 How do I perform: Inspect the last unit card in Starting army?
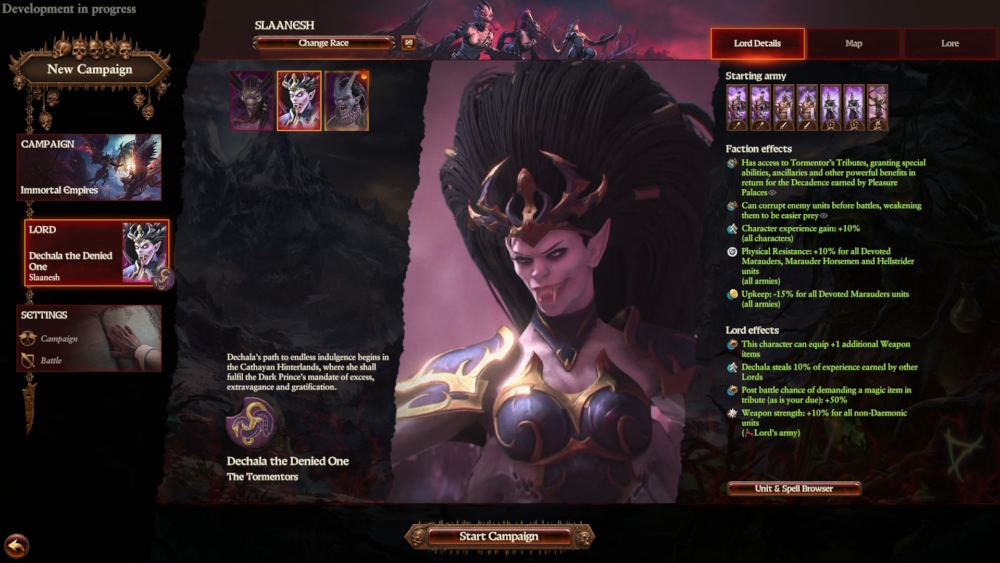tap(877, 108)
